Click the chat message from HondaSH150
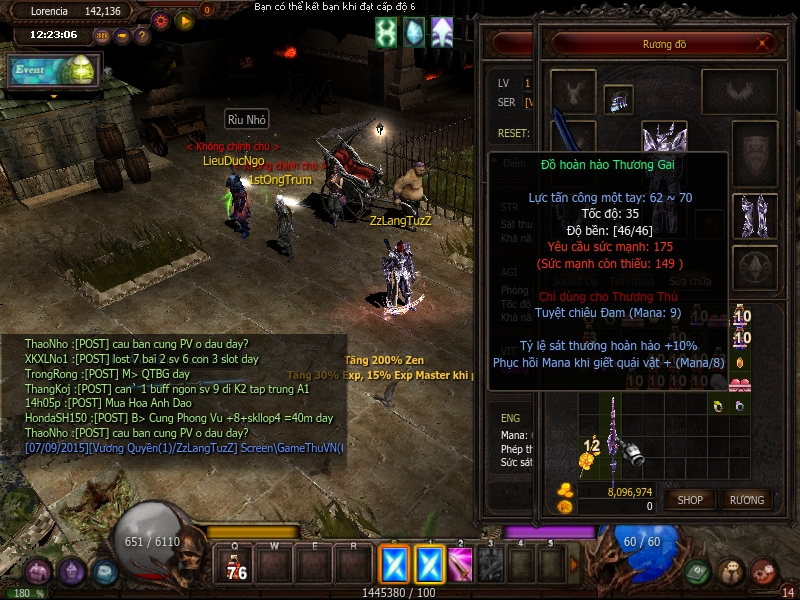This screenshot has height=600, width=800. click(180, 418)
